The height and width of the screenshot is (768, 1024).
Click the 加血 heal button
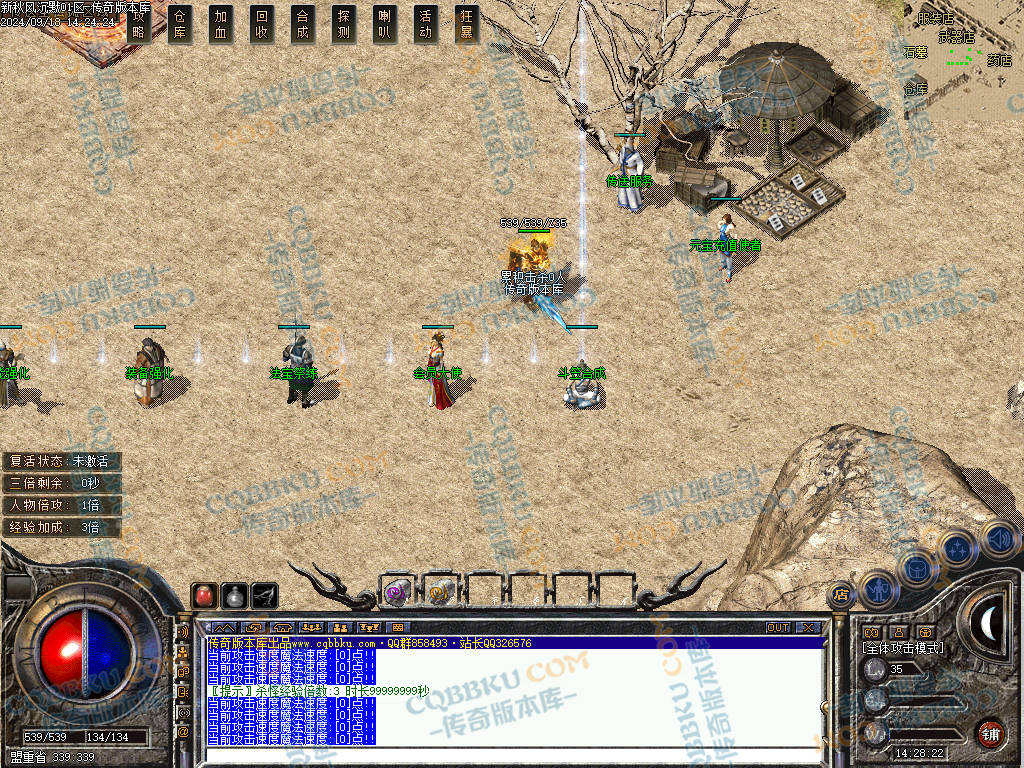point(221,23)
